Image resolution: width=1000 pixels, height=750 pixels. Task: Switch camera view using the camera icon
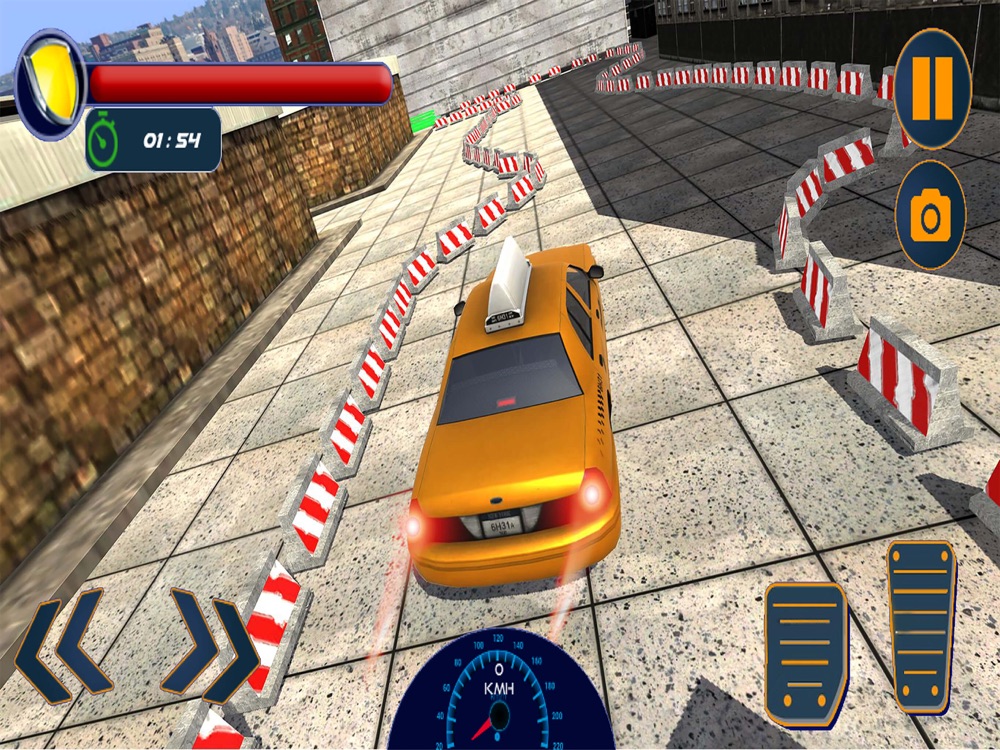(930, 215)
